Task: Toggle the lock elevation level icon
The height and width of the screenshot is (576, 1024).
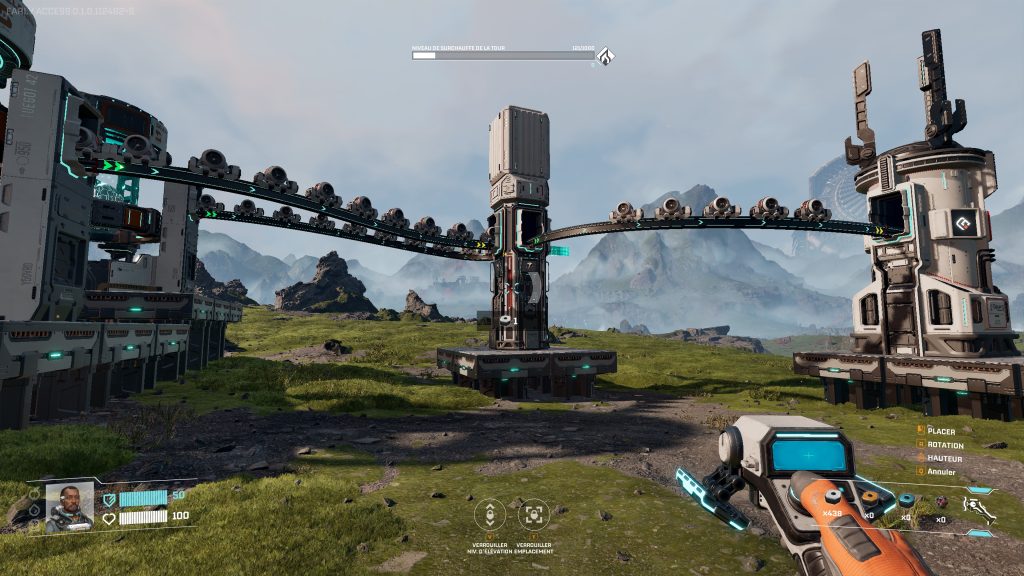Action: tap(489, 514)
